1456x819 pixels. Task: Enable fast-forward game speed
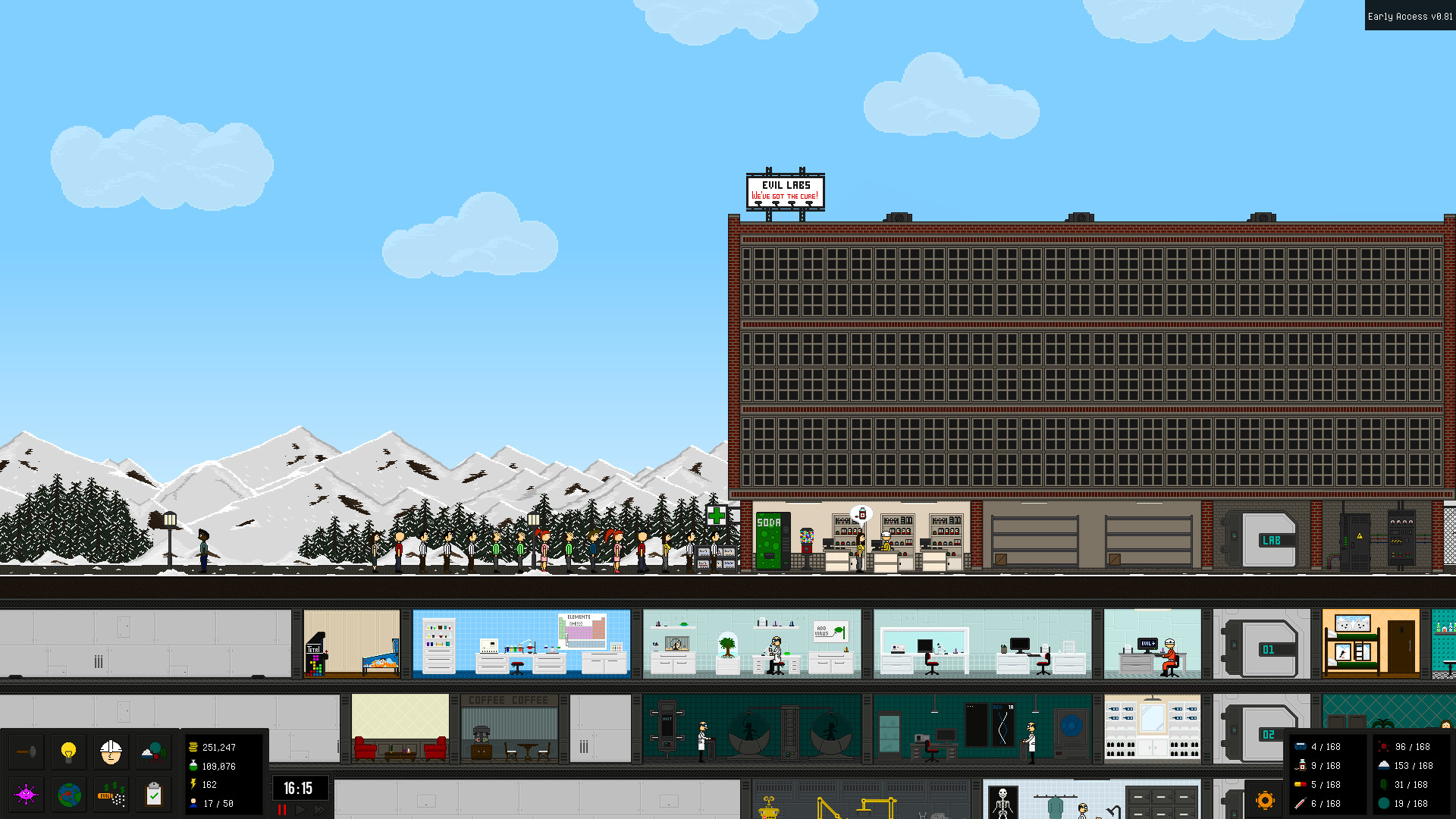[x=318, y=810]
